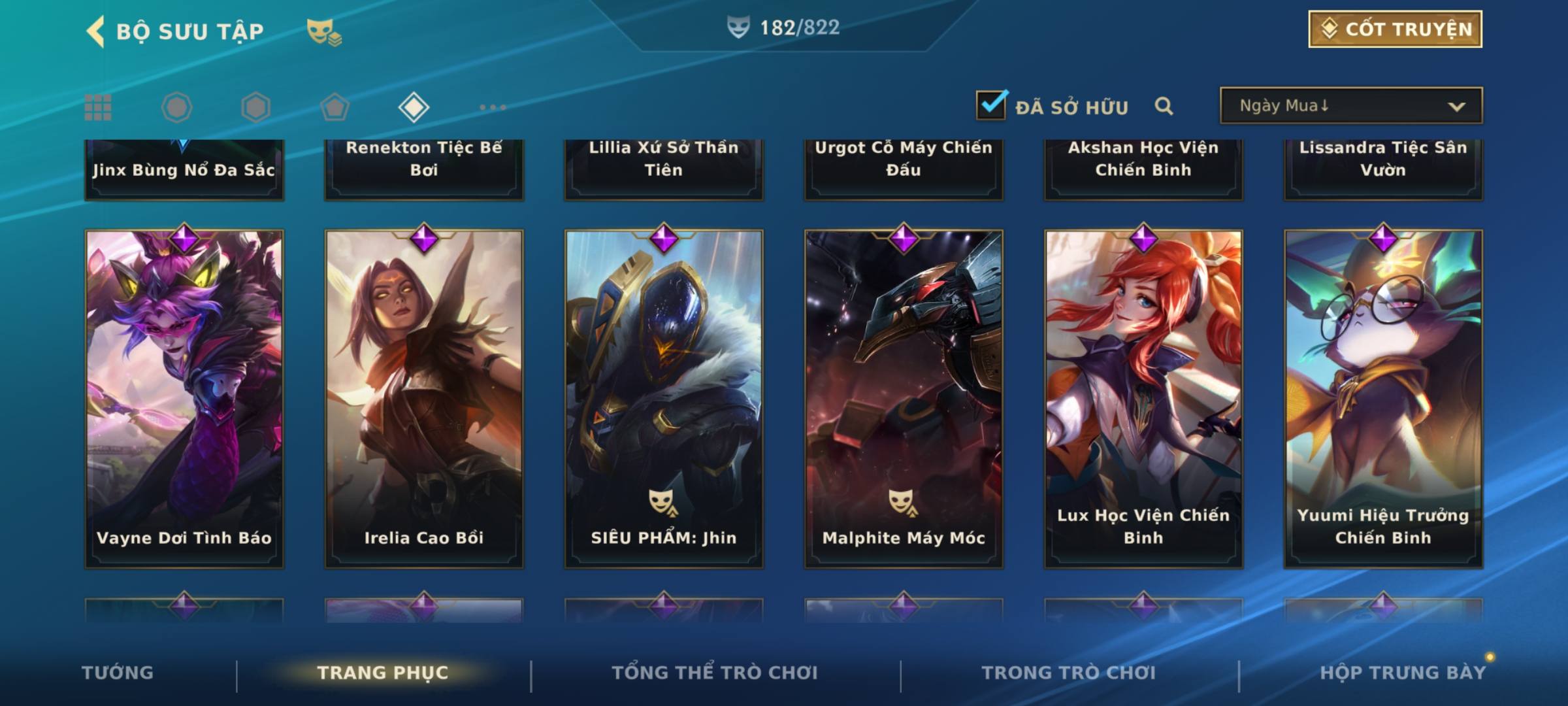Choose Yuumi Hiệu Trưởng Chiến Binh skin
Viewport: 1568px width, 706px height.
1383,399
